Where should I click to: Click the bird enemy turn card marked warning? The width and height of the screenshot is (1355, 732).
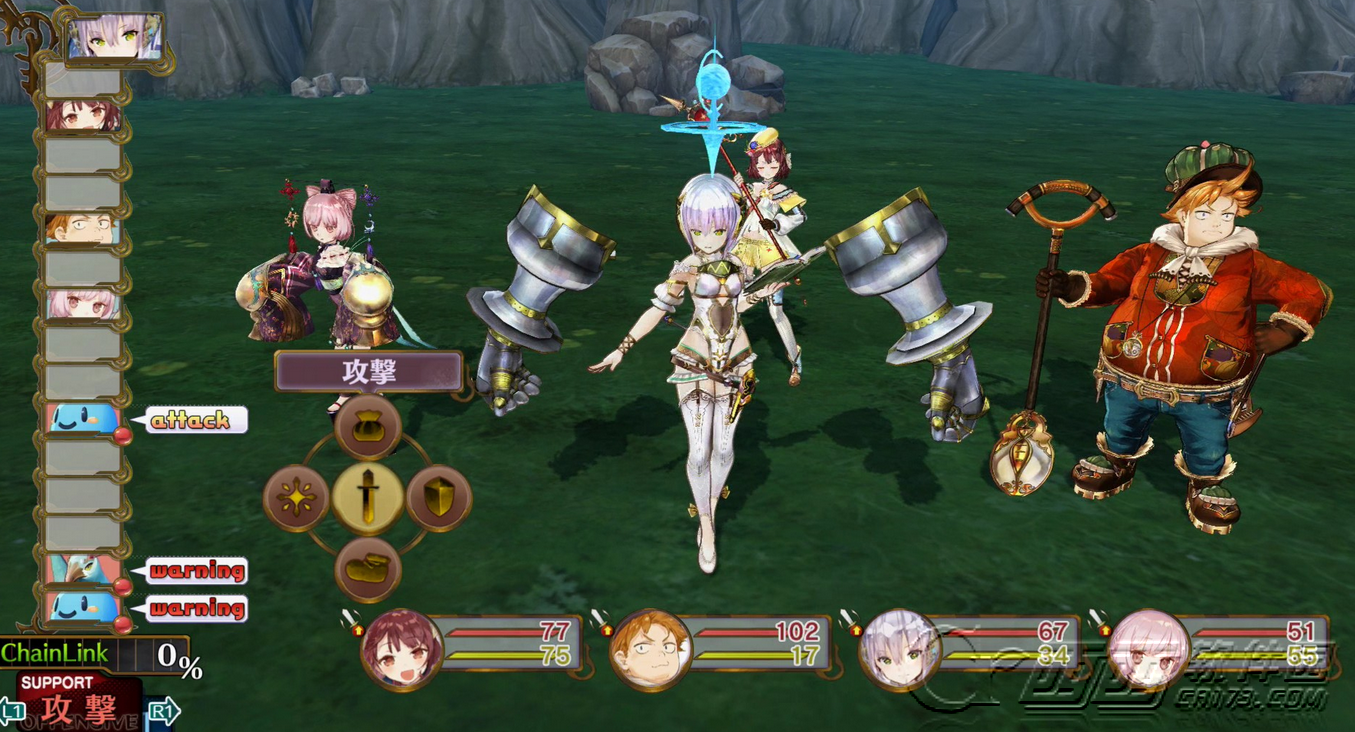(x=84, y=571)
